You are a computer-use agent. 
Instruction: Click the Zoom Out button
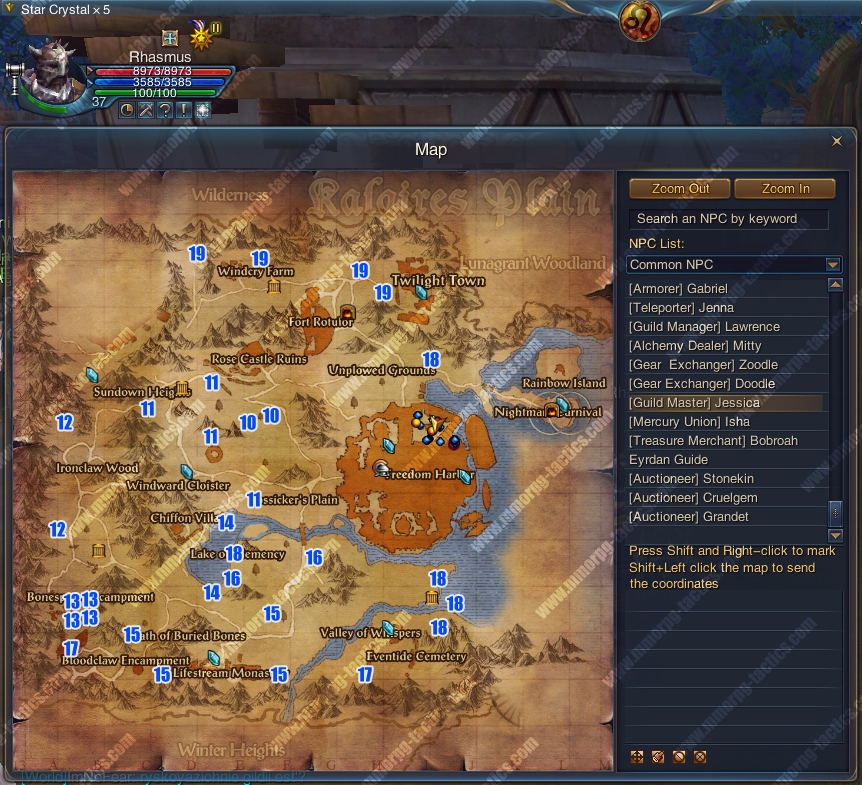coord(680,189)
